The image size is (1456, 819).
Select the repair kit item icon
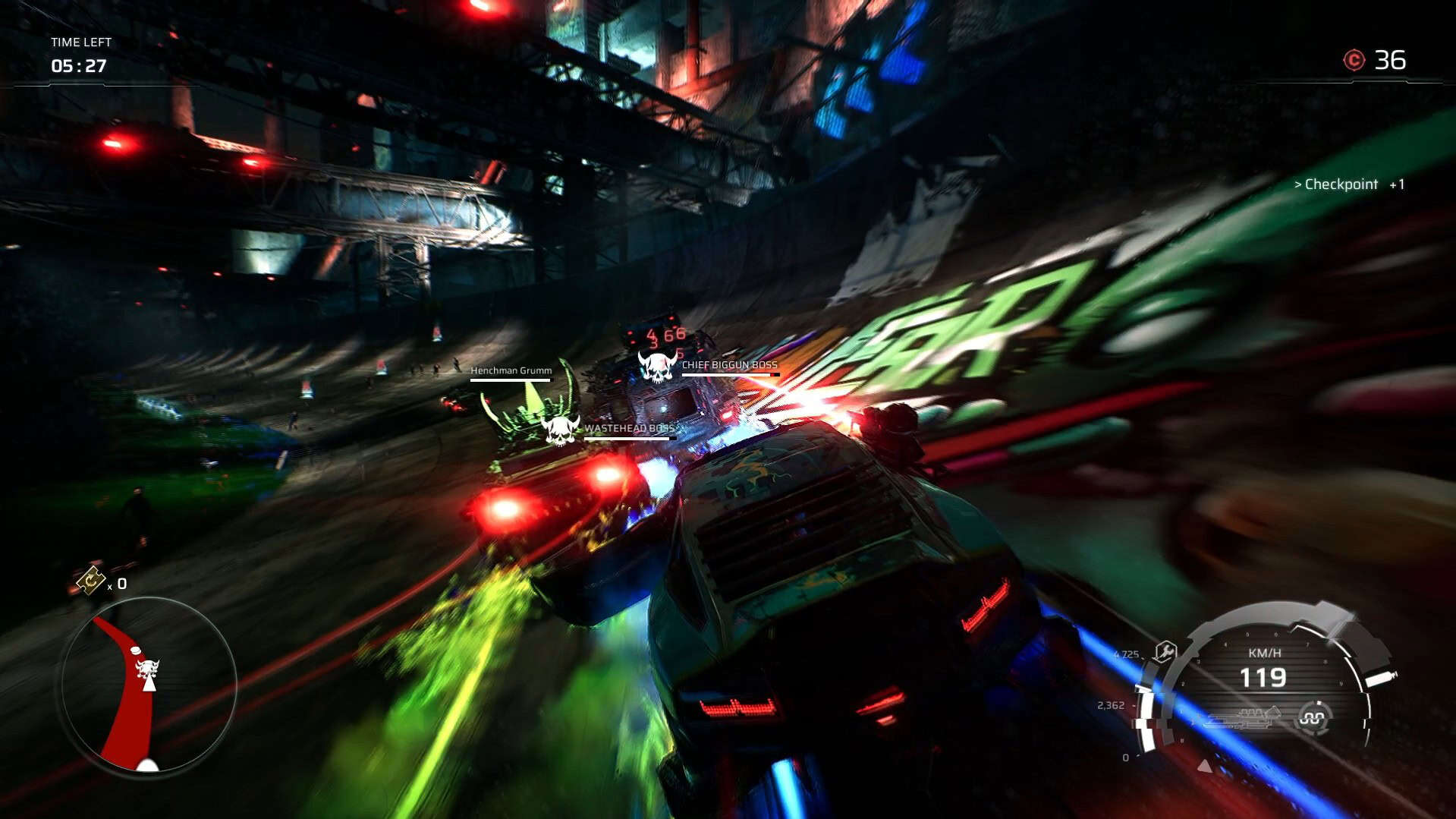[91, 581]
